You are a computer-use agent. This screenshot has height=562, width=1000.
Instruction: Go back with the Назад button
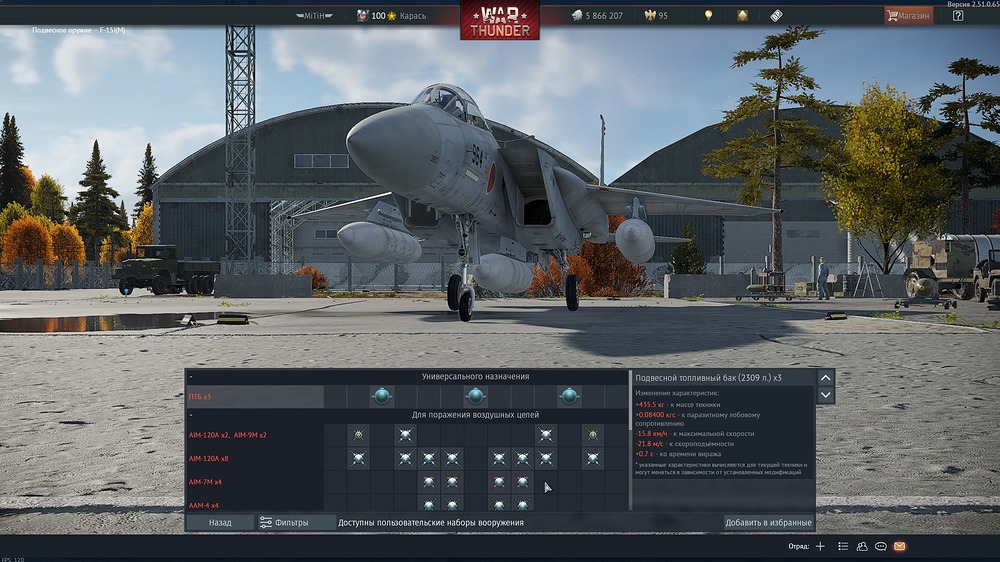tap(220, 522)
